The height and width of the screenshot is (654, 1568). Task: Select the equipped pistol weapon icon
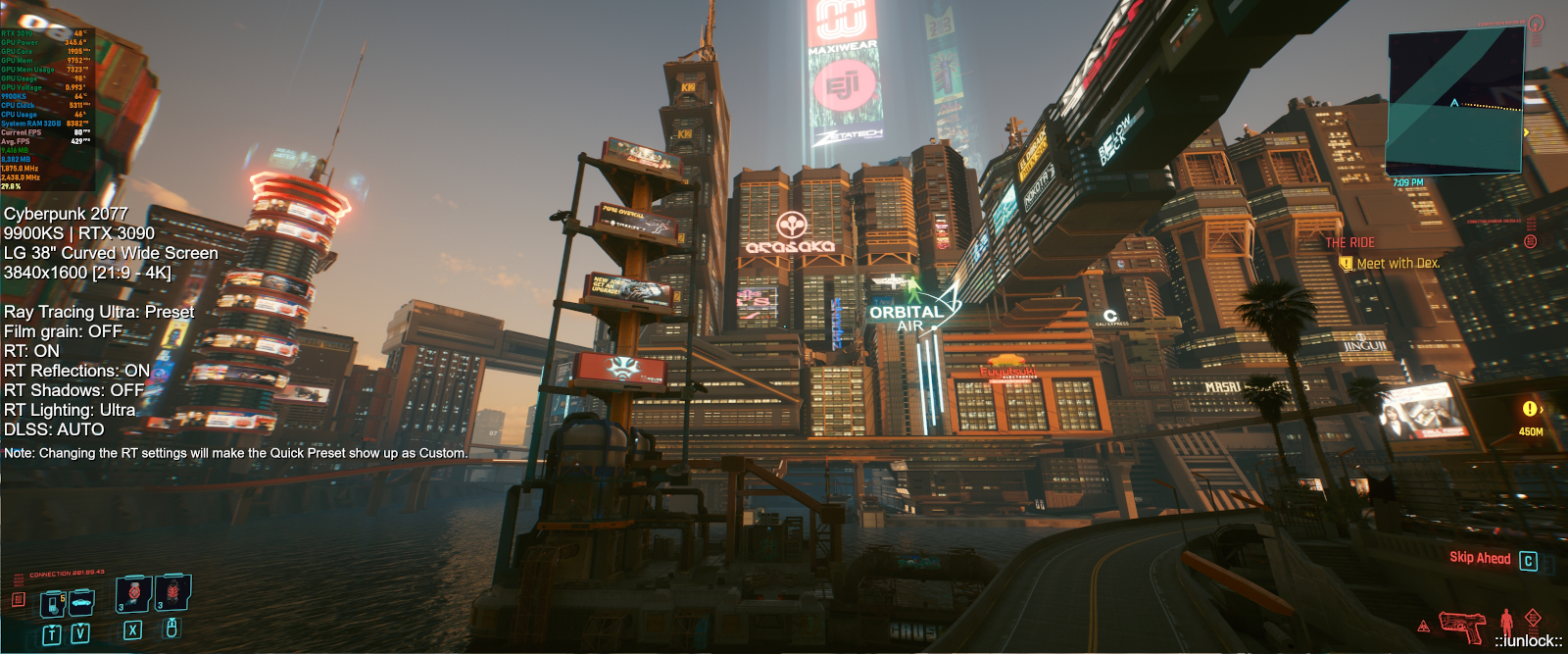click(1461, 625)
